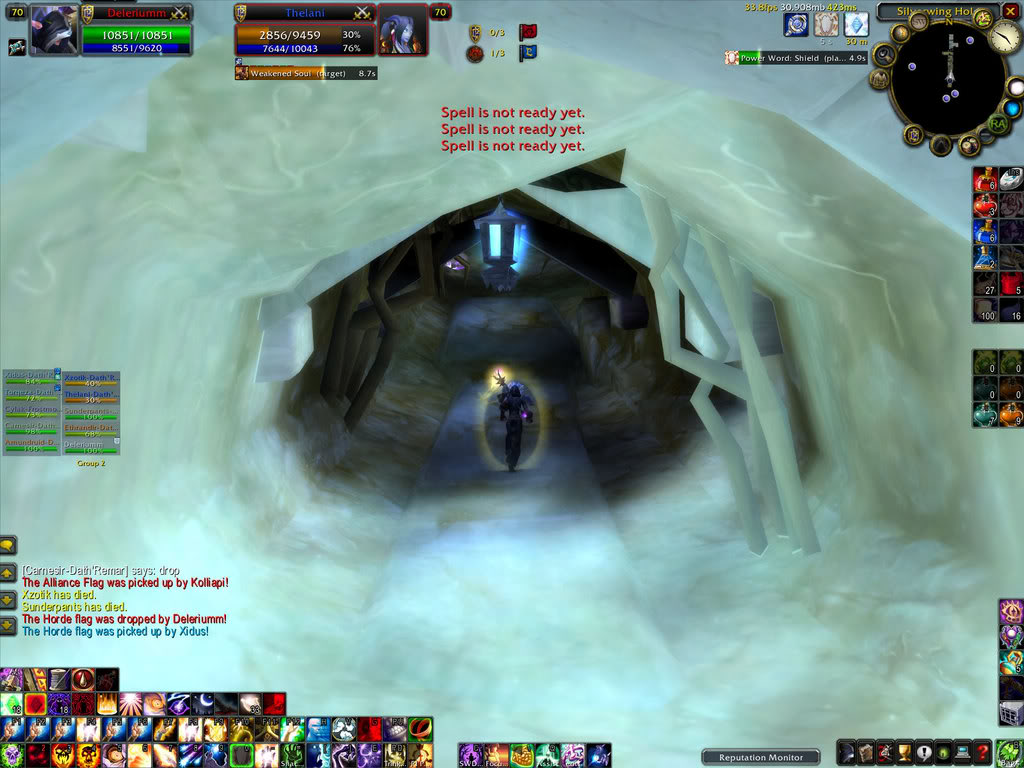Use the red potion with 6 charges

tap(985, 181)
